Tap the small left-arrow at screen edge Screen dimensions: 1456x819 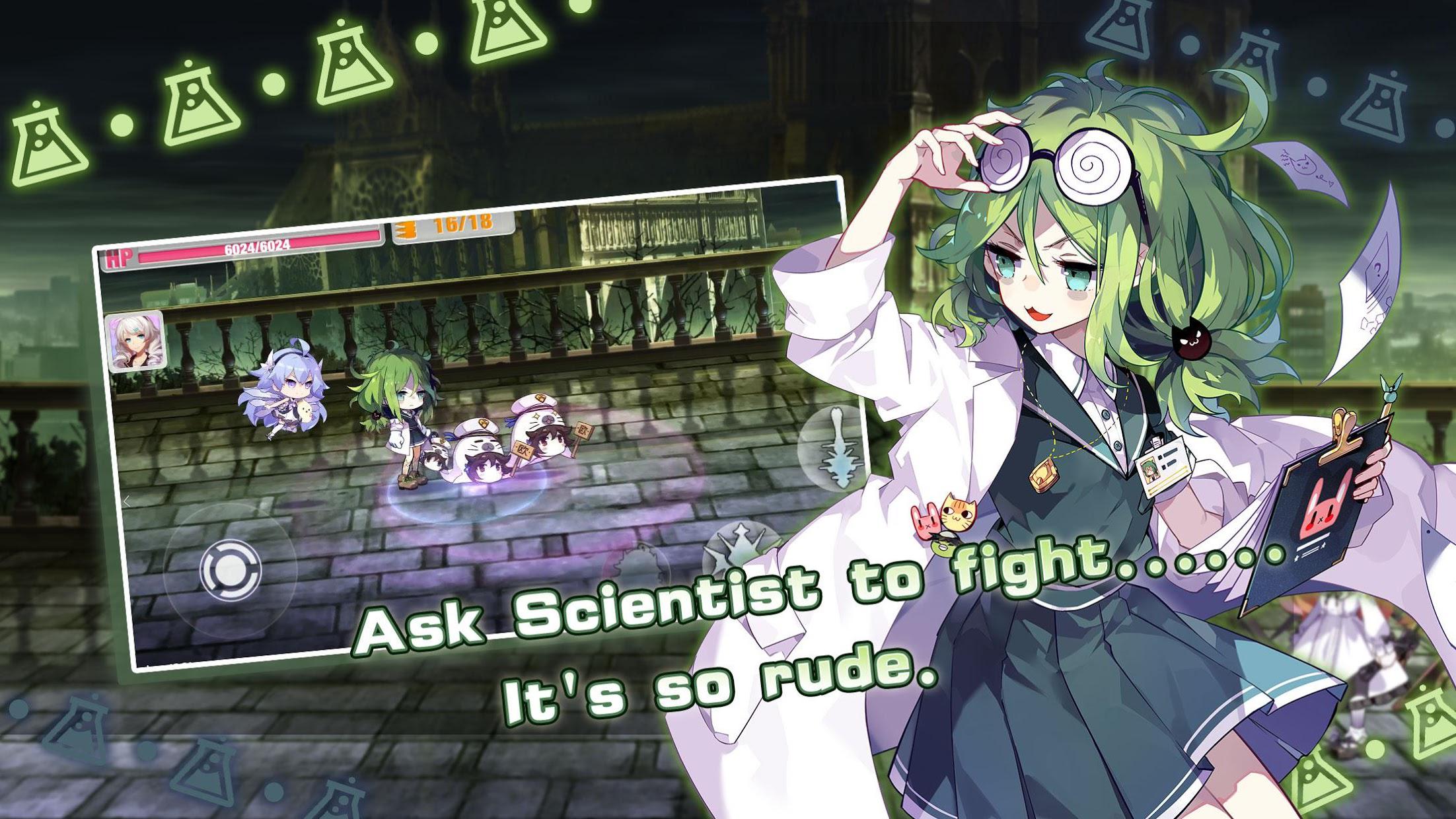click(x=127, y=502)
